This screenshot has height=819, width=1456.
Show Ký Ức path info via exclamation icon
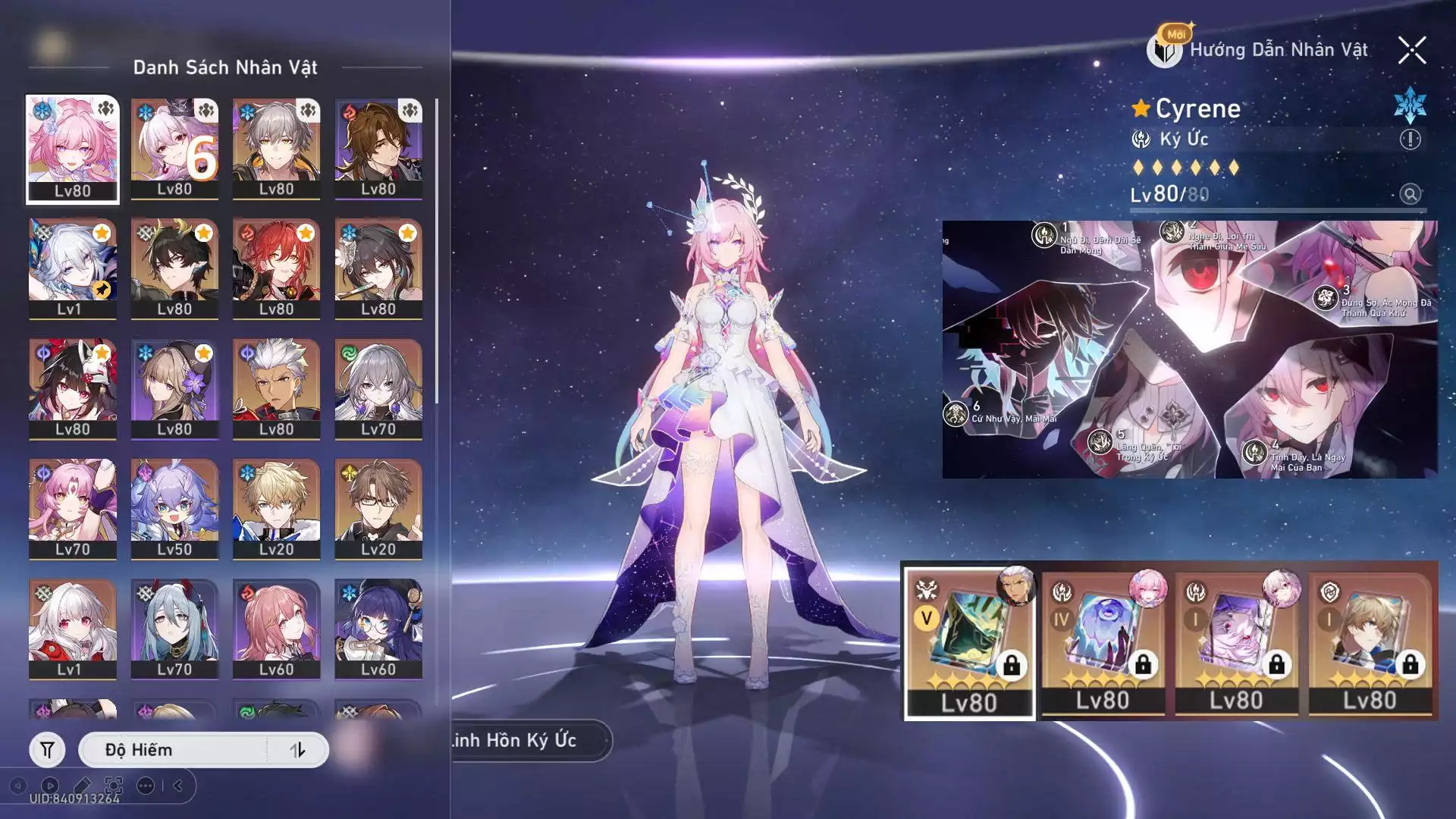1410,140
